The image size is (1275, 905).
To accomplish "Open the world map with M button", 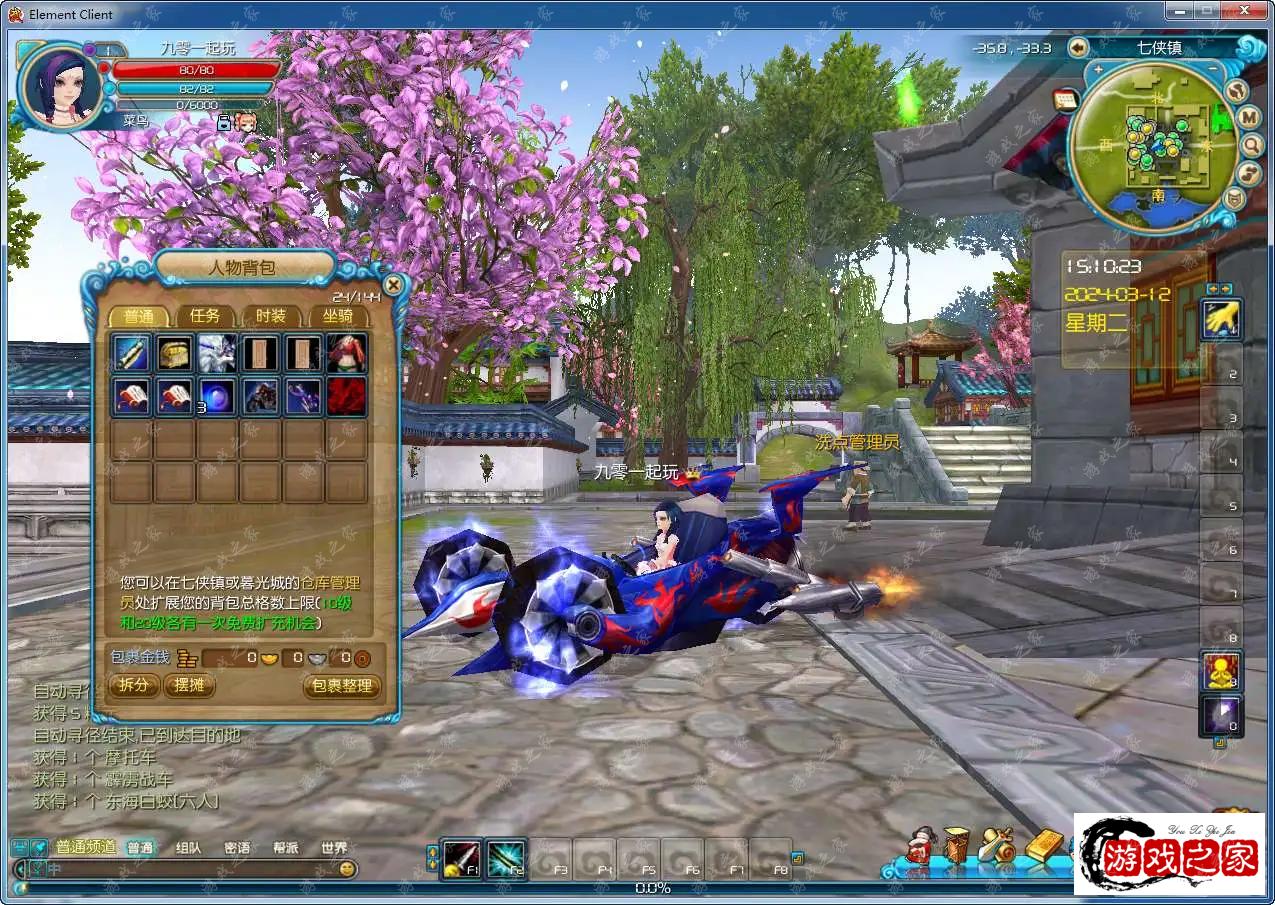I will click(x=1249, y=117).
